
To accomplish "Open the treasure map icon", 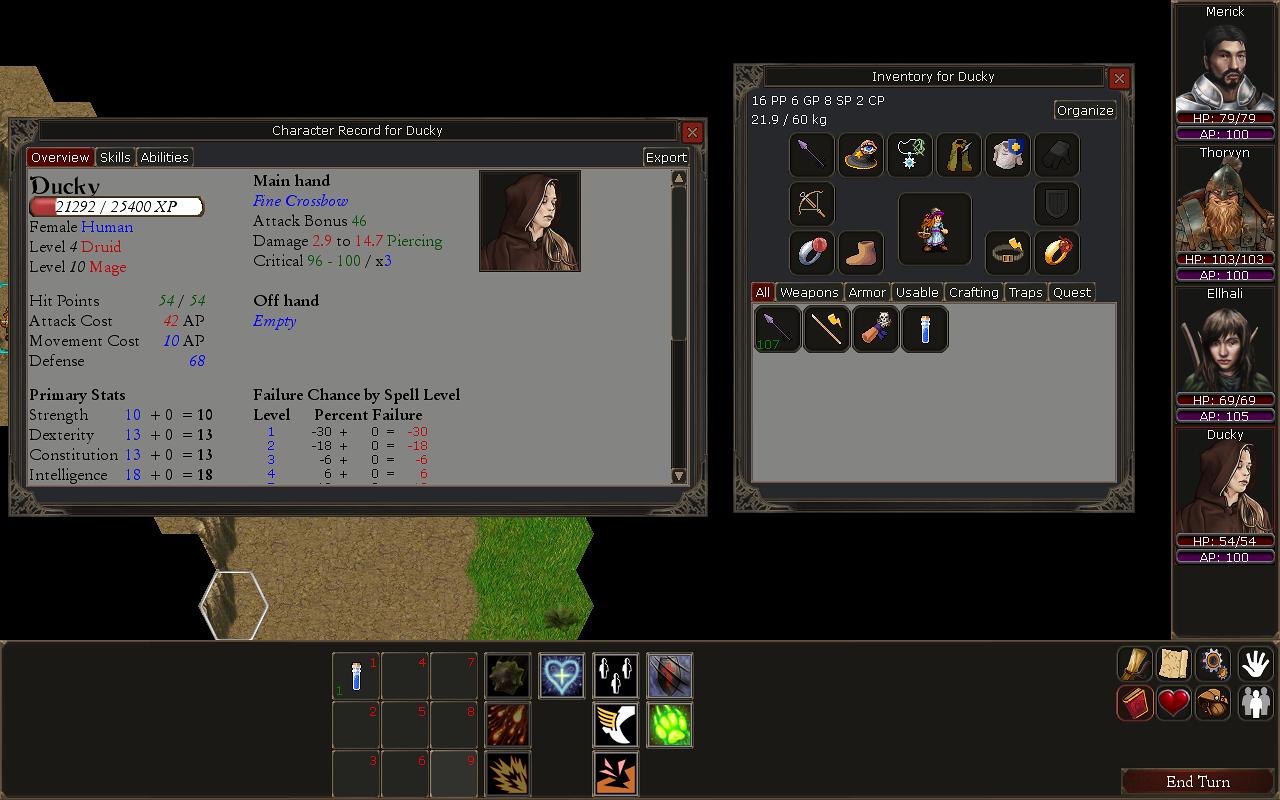I will [x=1174, y=664].
